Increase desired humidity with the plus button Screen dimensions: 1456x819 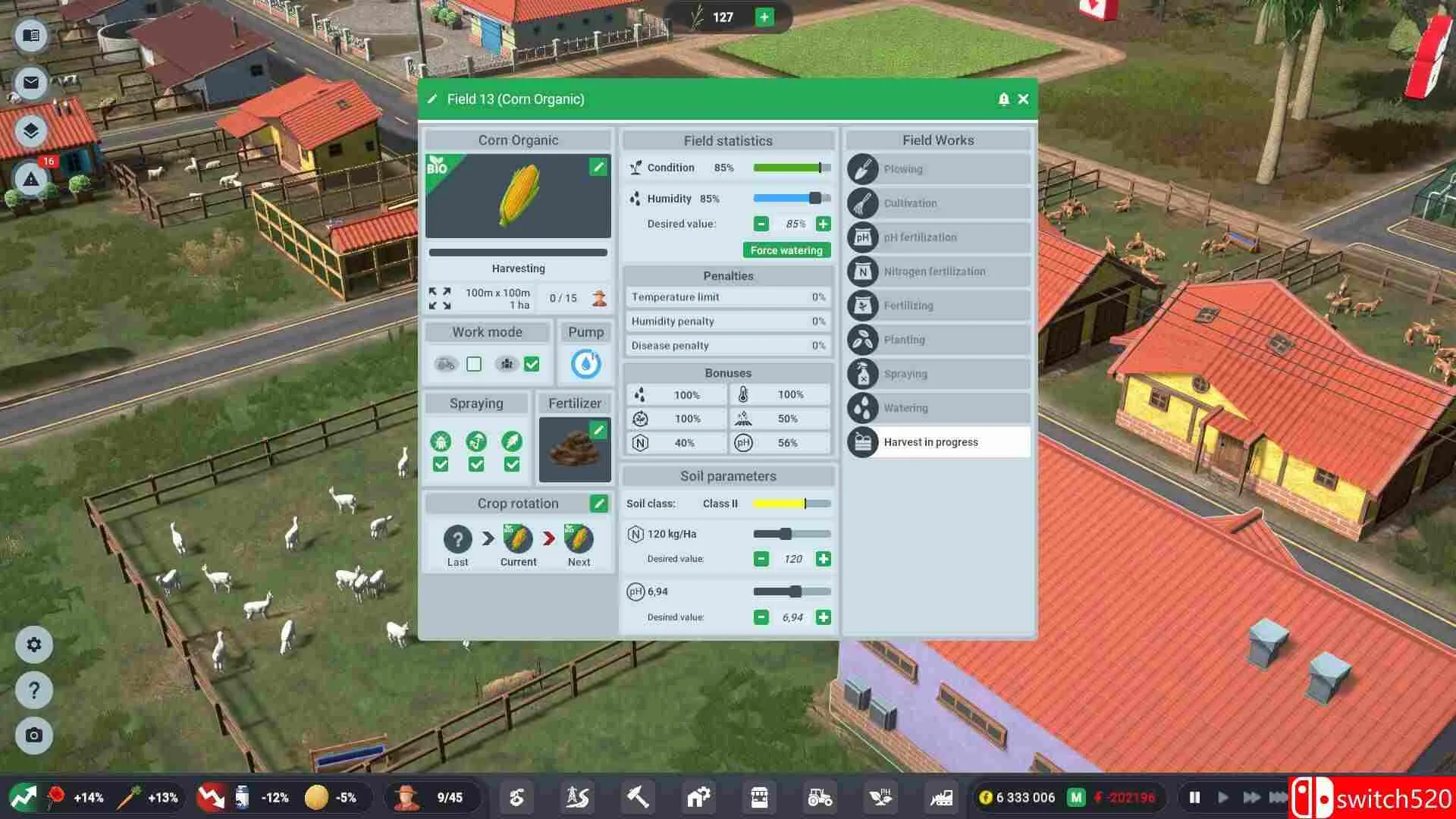pos(824,223)
